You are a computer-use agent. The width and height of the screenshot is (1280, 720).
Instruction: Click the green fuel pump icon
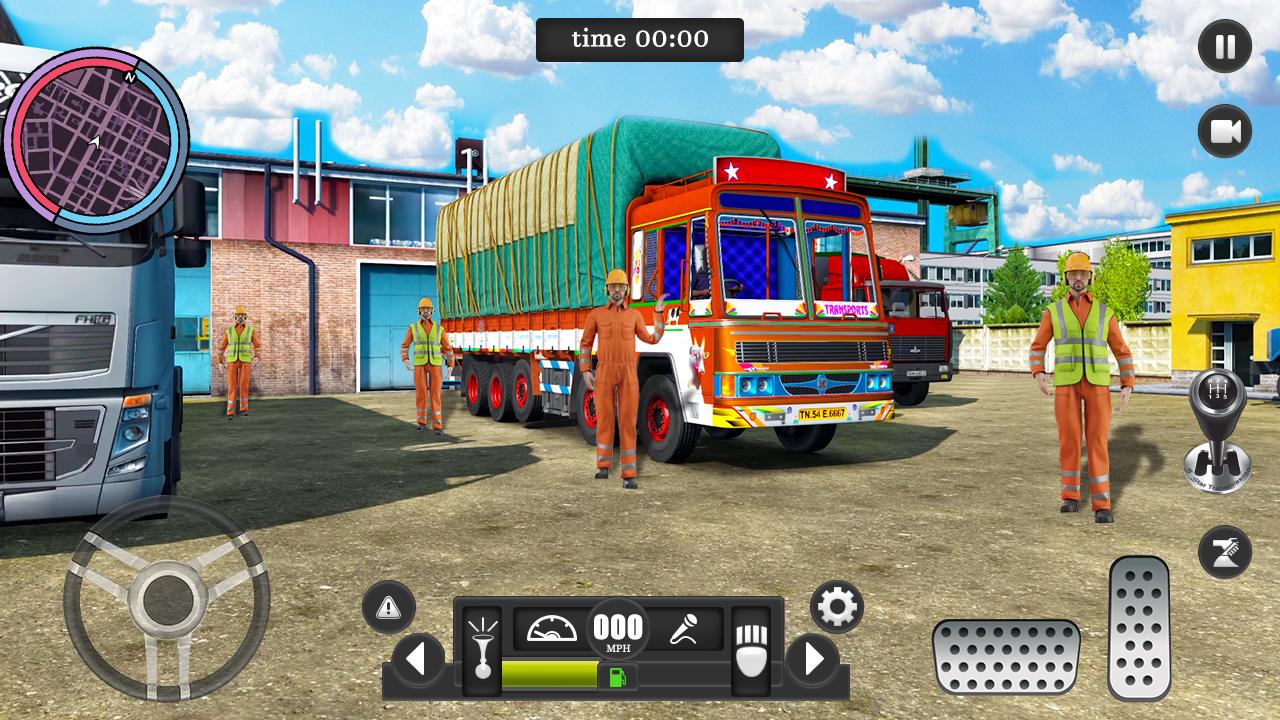pyautogui.click(x=617, y=676)
